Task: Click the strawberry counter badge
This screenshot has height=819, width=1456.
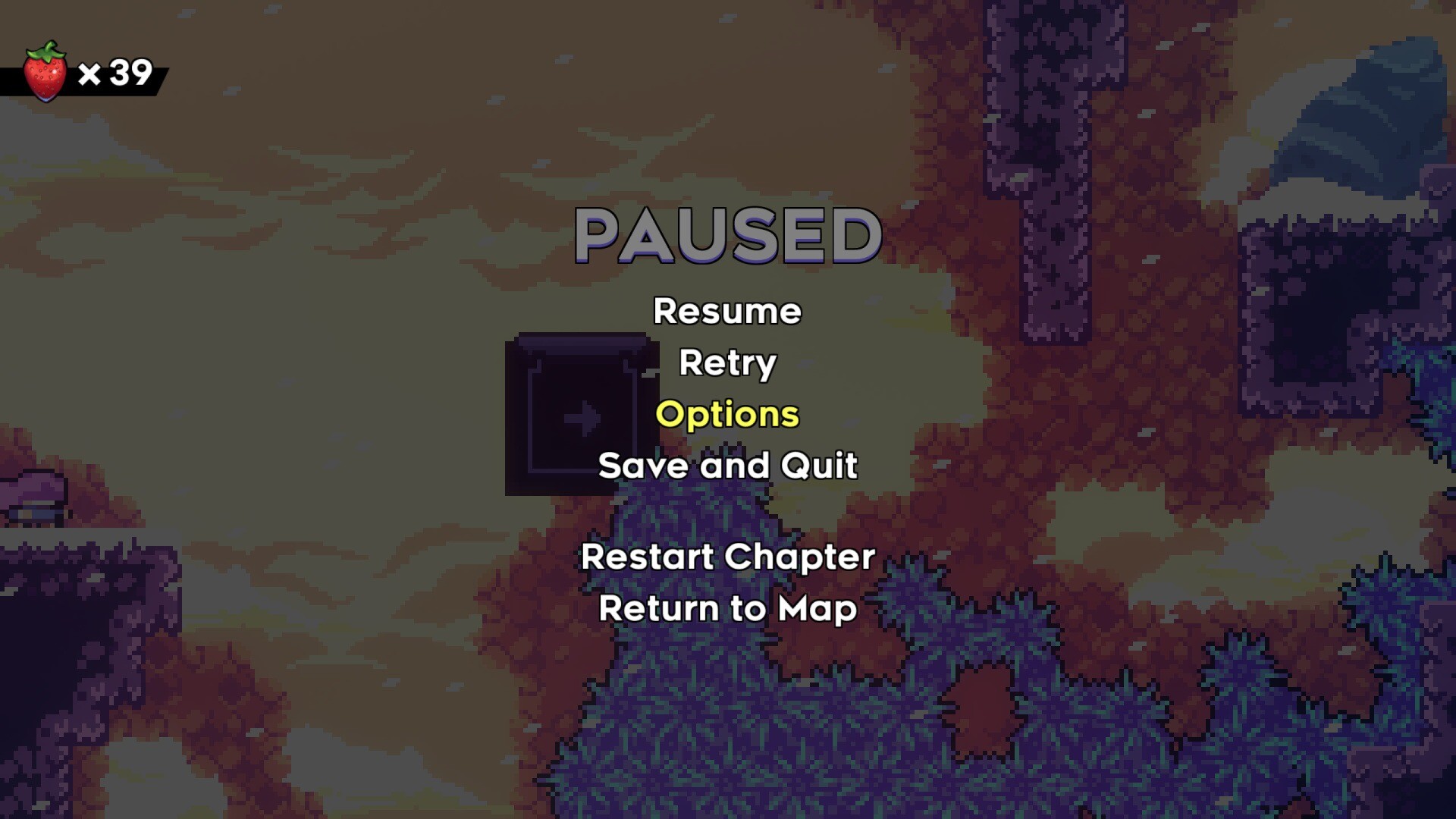Action: (83, 74)
